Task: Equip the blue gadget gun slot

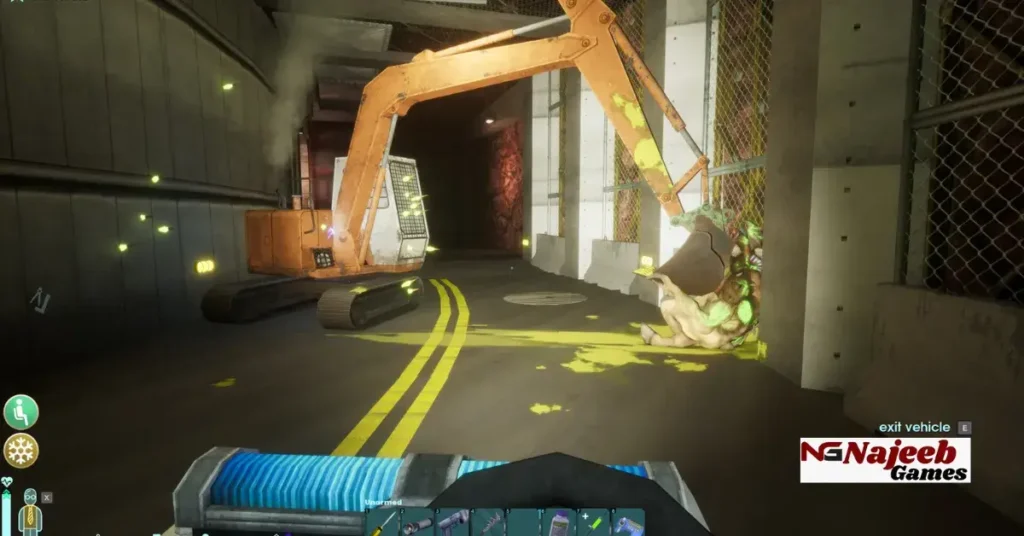Action: (x=628, y=522)
